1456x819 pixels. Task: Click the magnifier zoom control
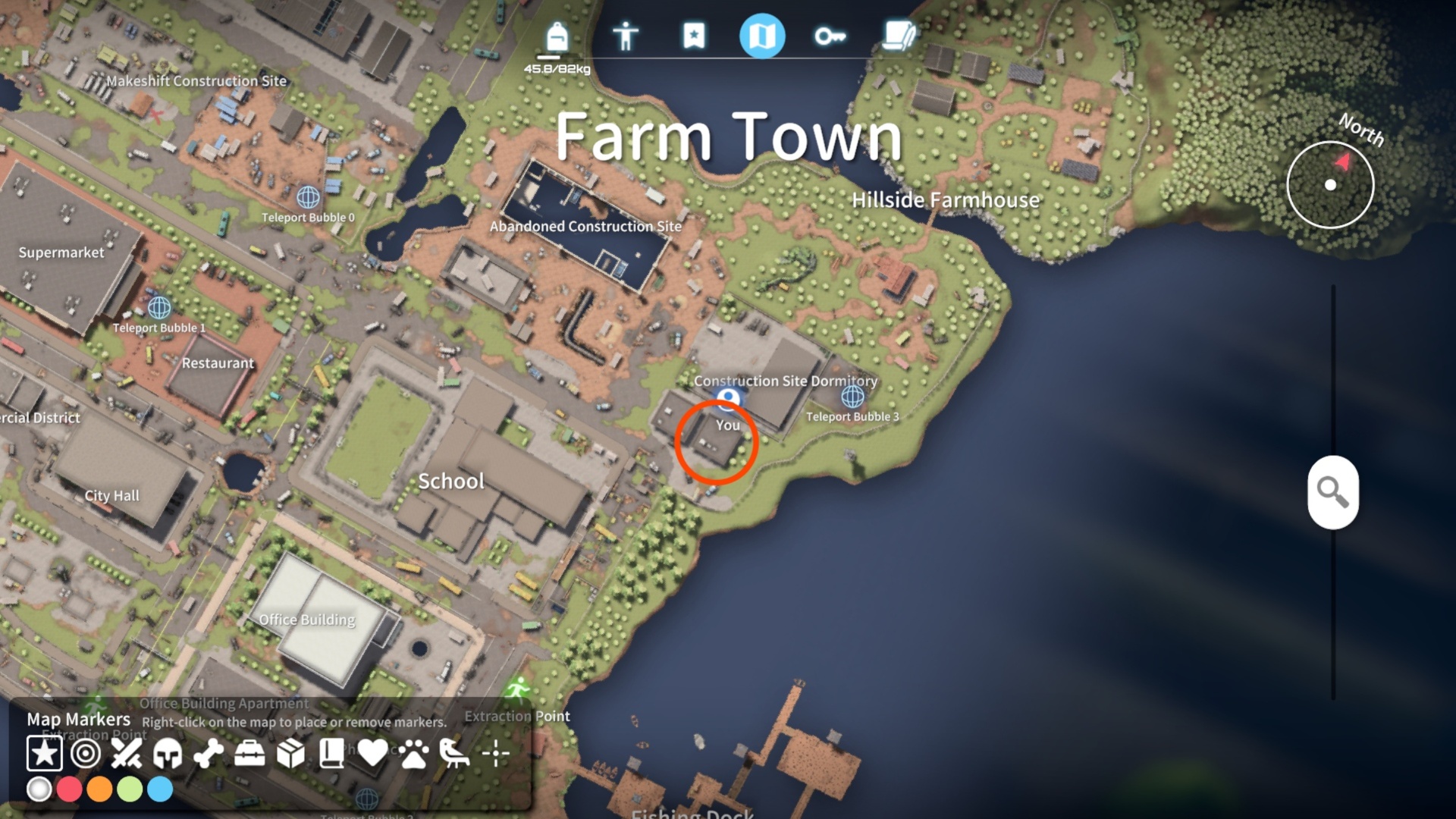(1333, 493)
